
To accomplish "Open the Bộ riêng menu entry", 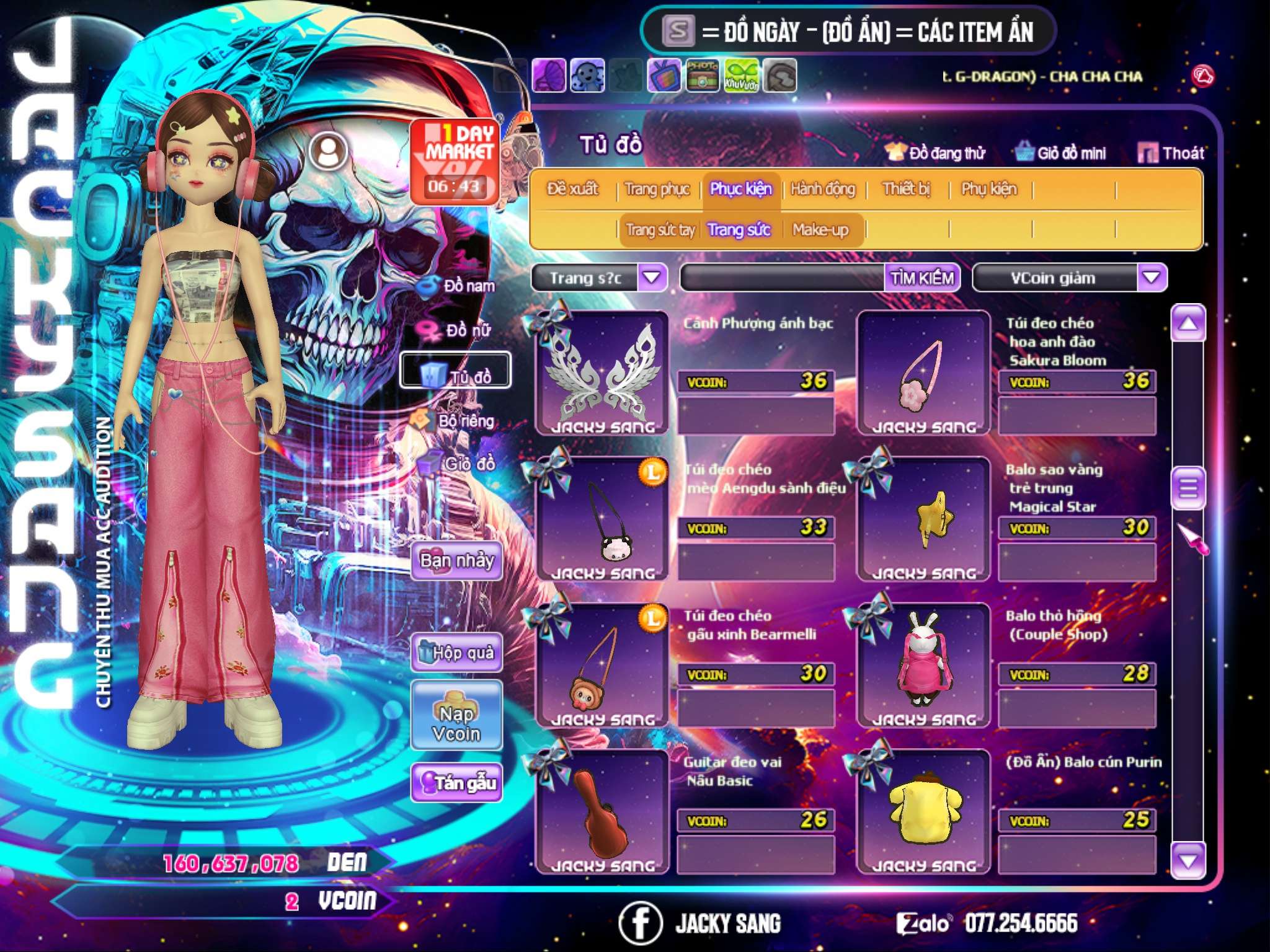I will (456, 421).
